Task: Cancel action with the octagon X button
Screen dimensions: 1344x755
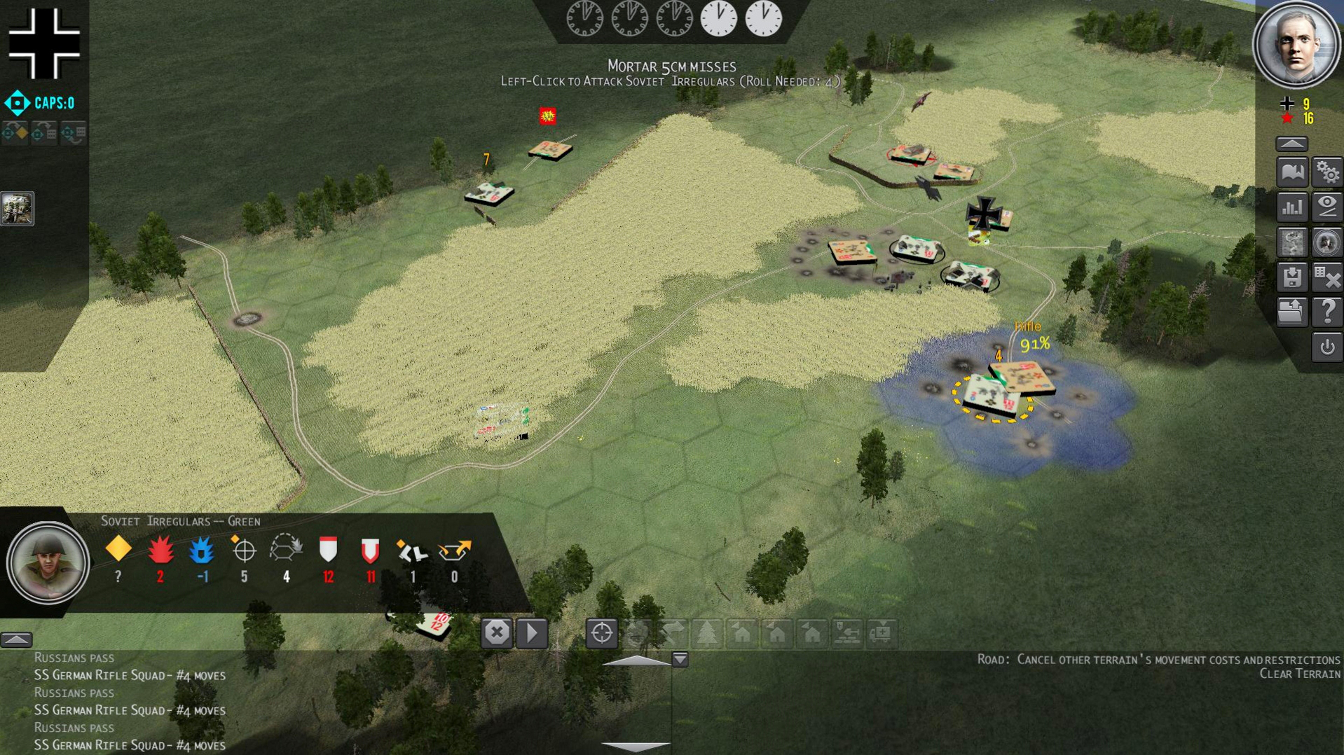Action: [497, 633]
